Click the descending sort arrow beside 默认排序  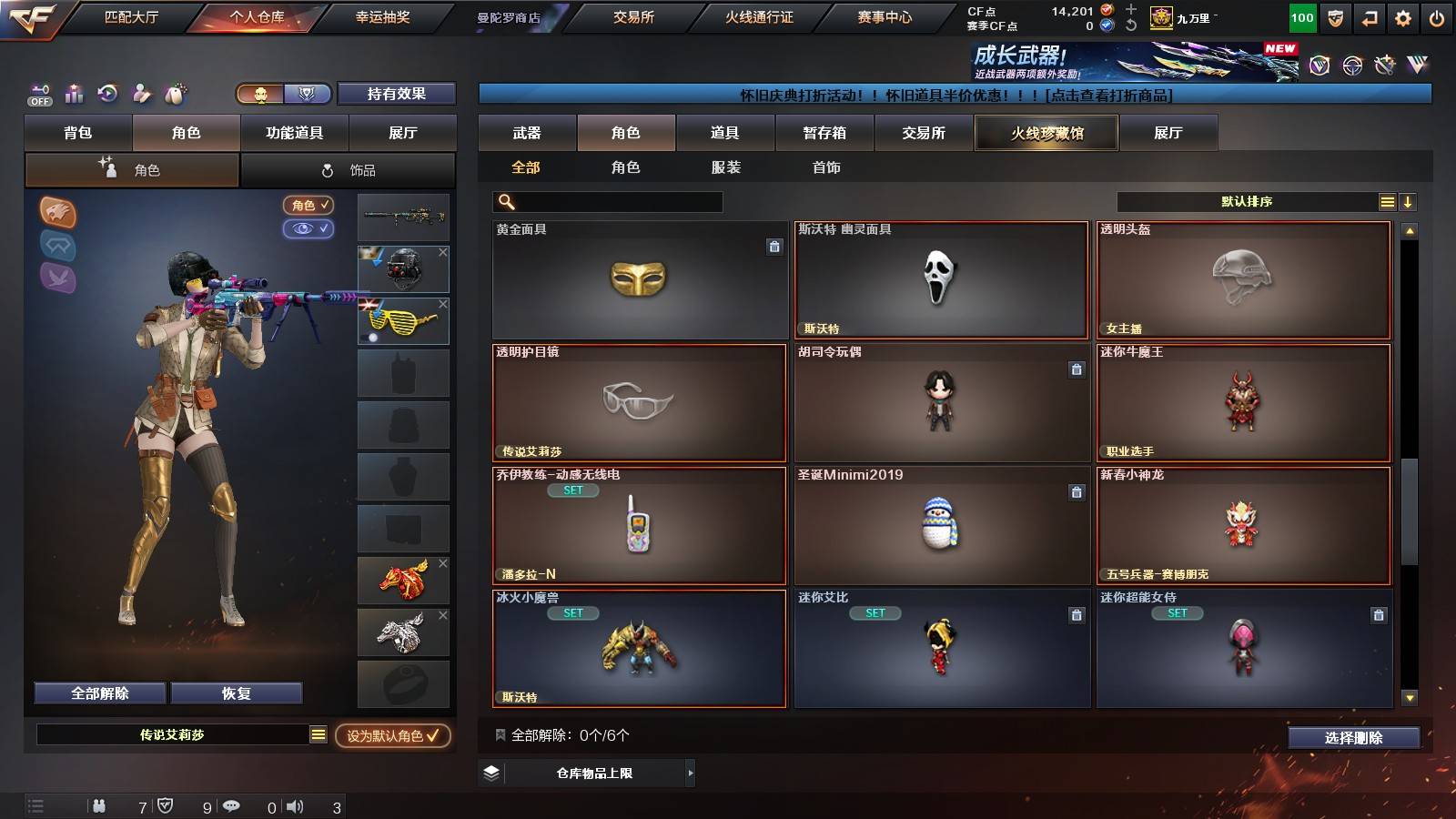pyautogui.click(x=1409, y=201)
